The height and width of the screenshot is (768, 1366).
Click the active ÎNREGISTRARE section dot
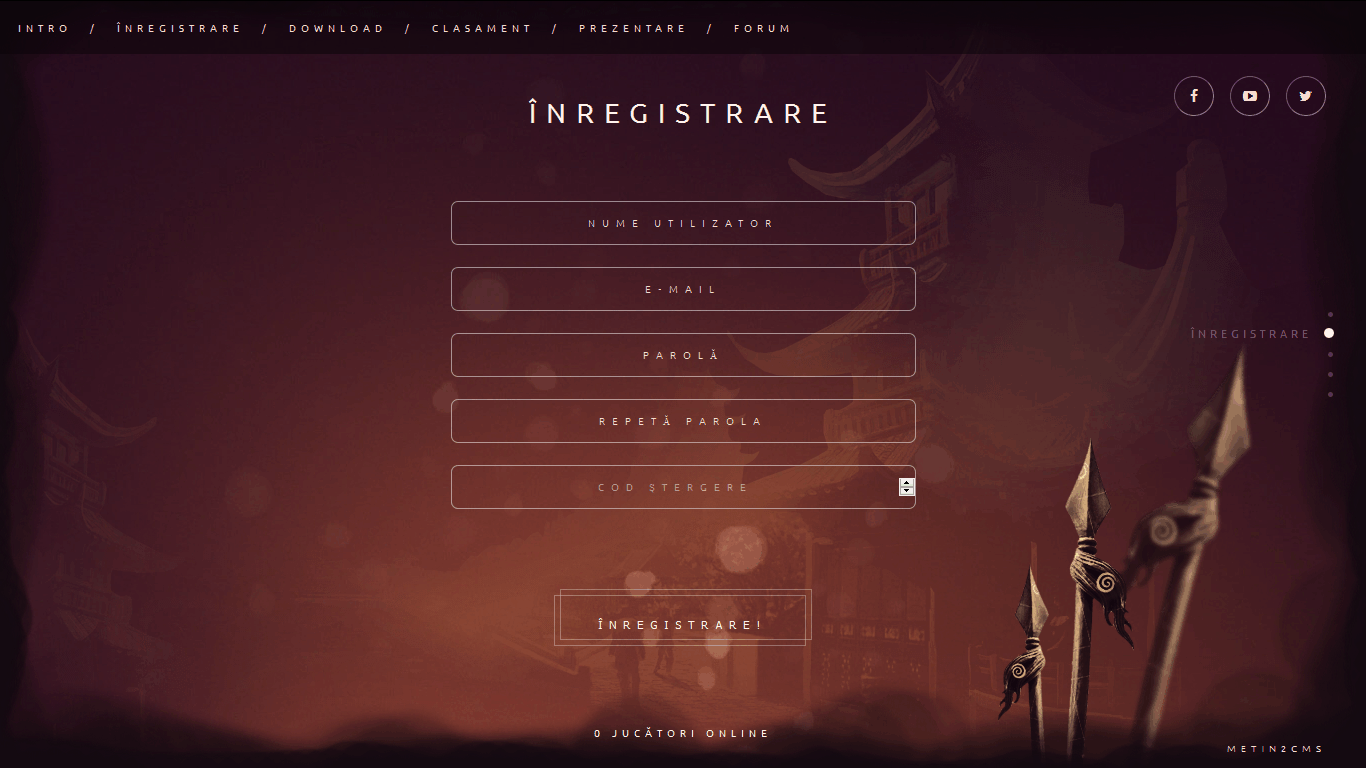(x=1330, y=333)
